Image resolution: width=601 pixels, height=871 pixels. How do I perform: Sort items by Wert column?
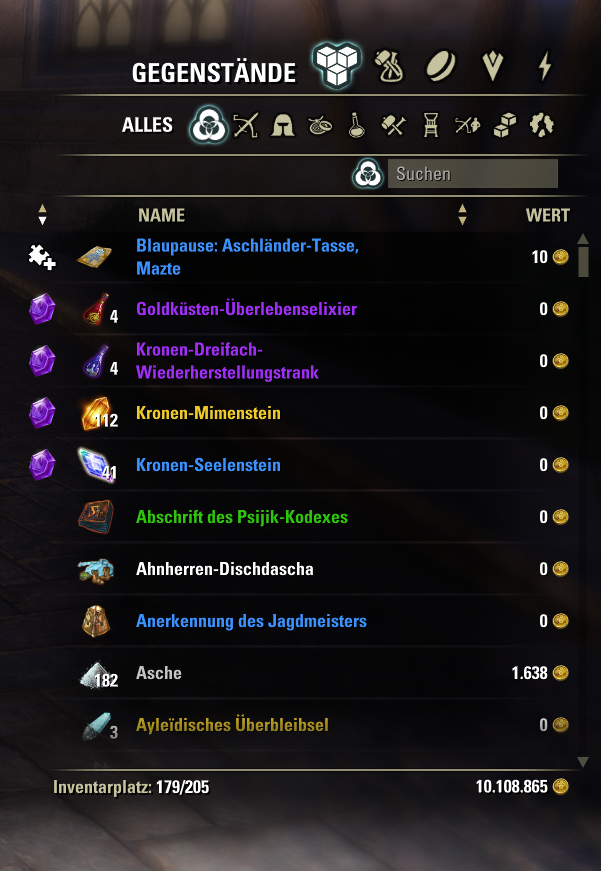point(547,215)
